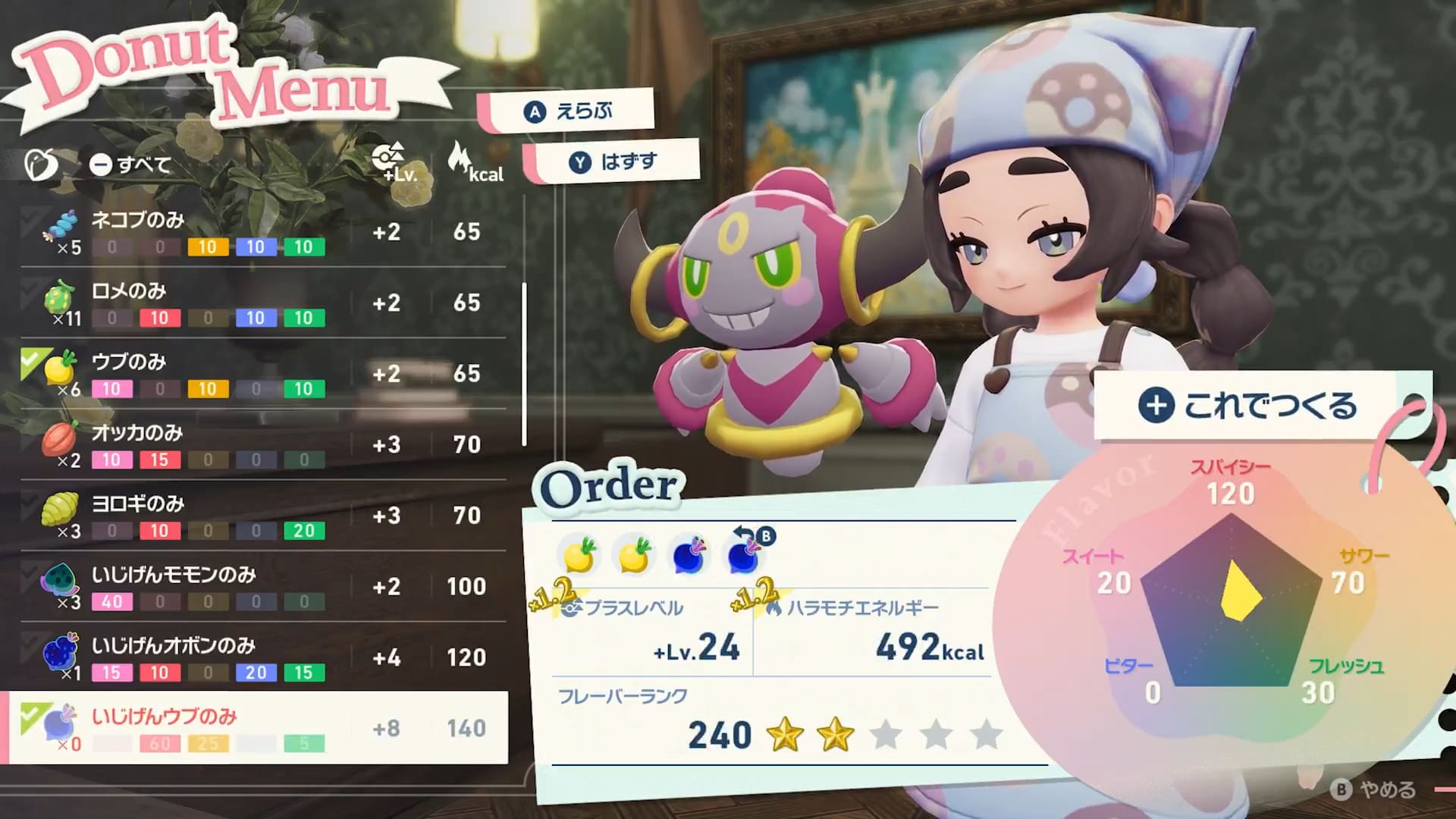Sort by the +Lv. column header
This screenshot has height=819, width=1456.
(394, 162)
